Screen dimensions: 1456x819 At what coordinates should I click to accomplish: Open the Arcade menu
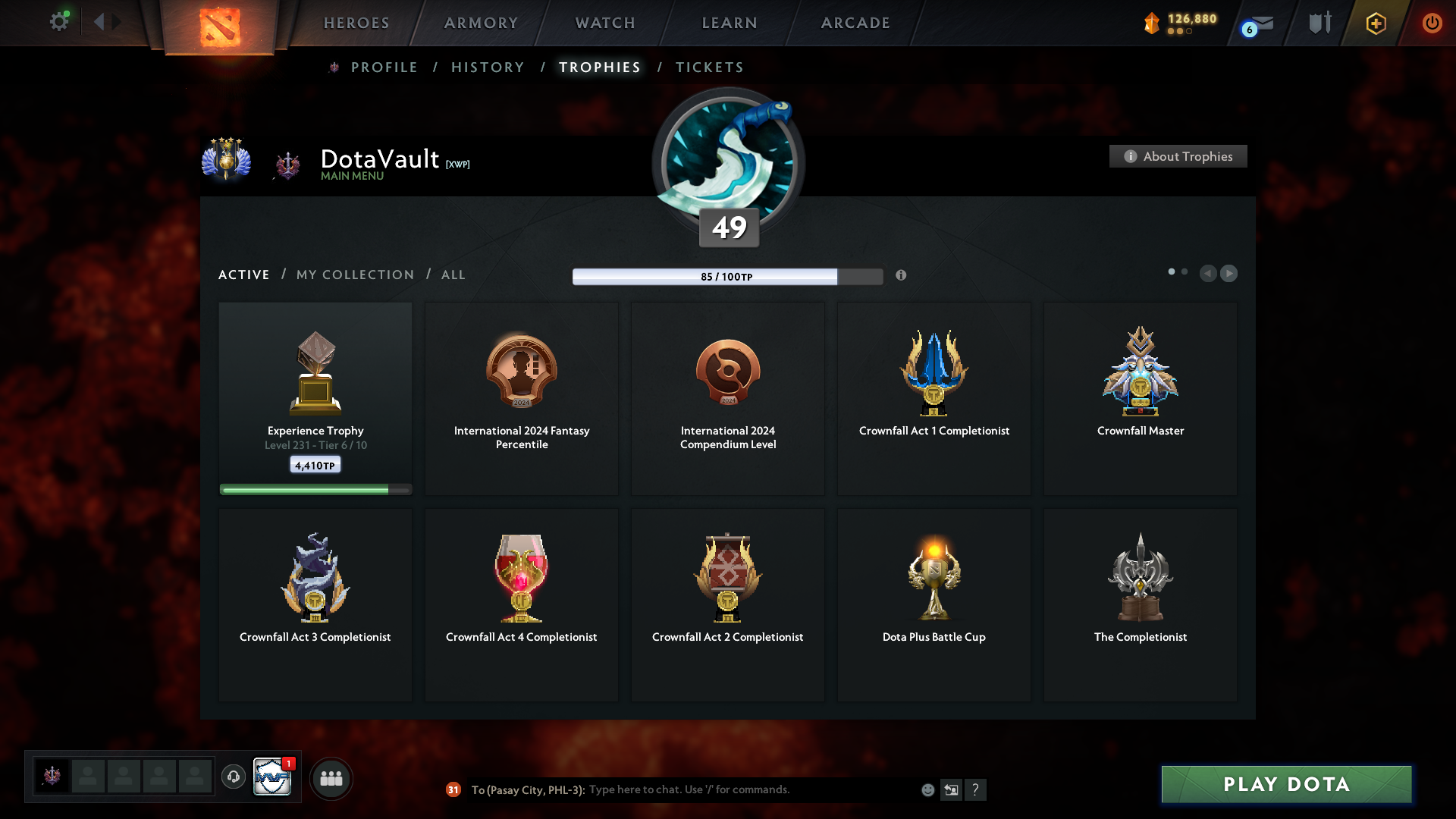pos(855,23)
